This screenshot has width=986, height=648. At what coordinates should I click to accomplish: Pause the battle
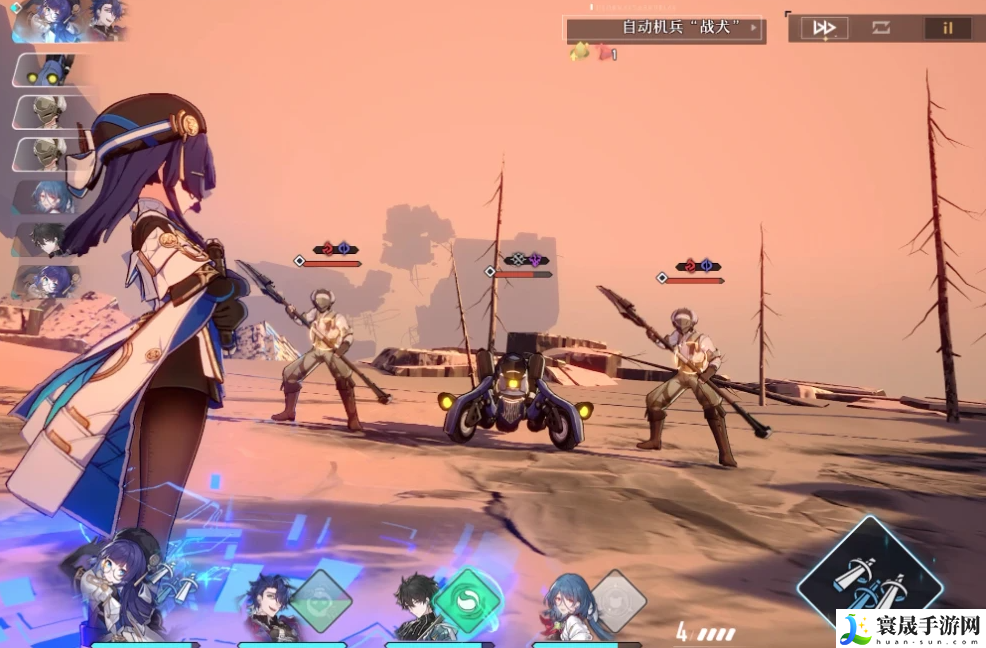point(947,28)
